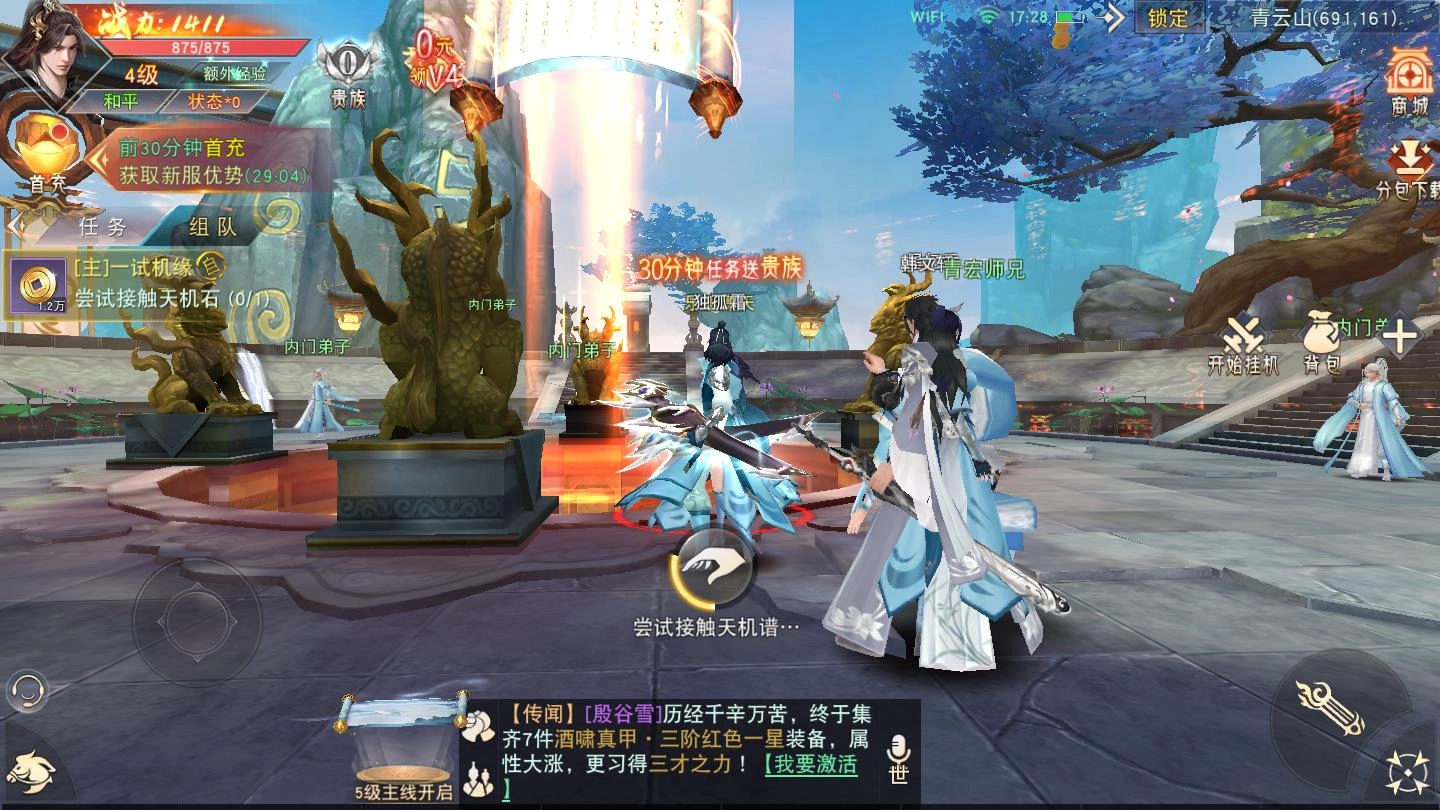
Task: Click the 【我要激活】activation link
Action: (812, 765)
